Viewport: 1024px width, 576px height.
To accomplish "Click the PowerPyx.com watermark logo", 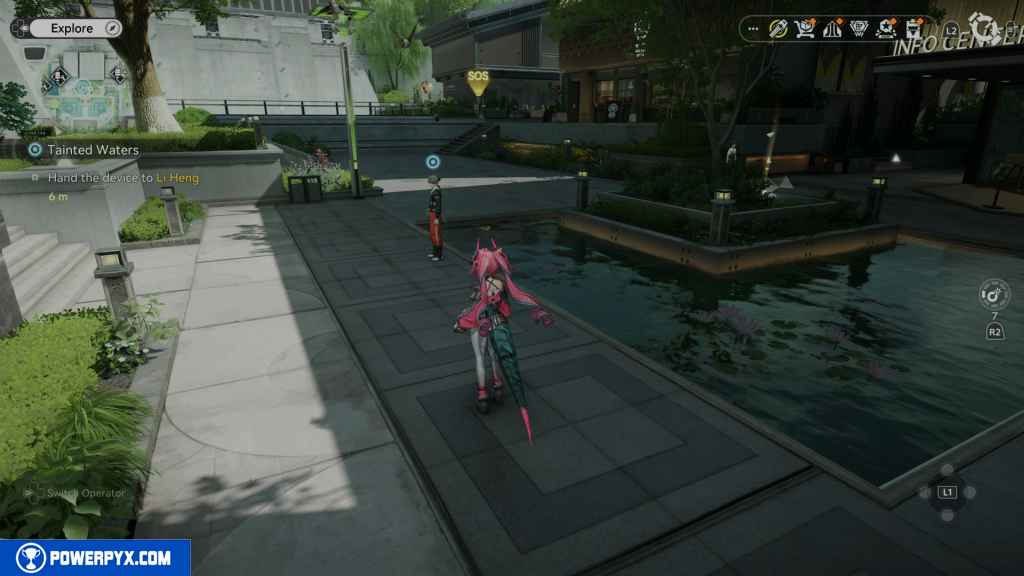I will coord(95,558).
